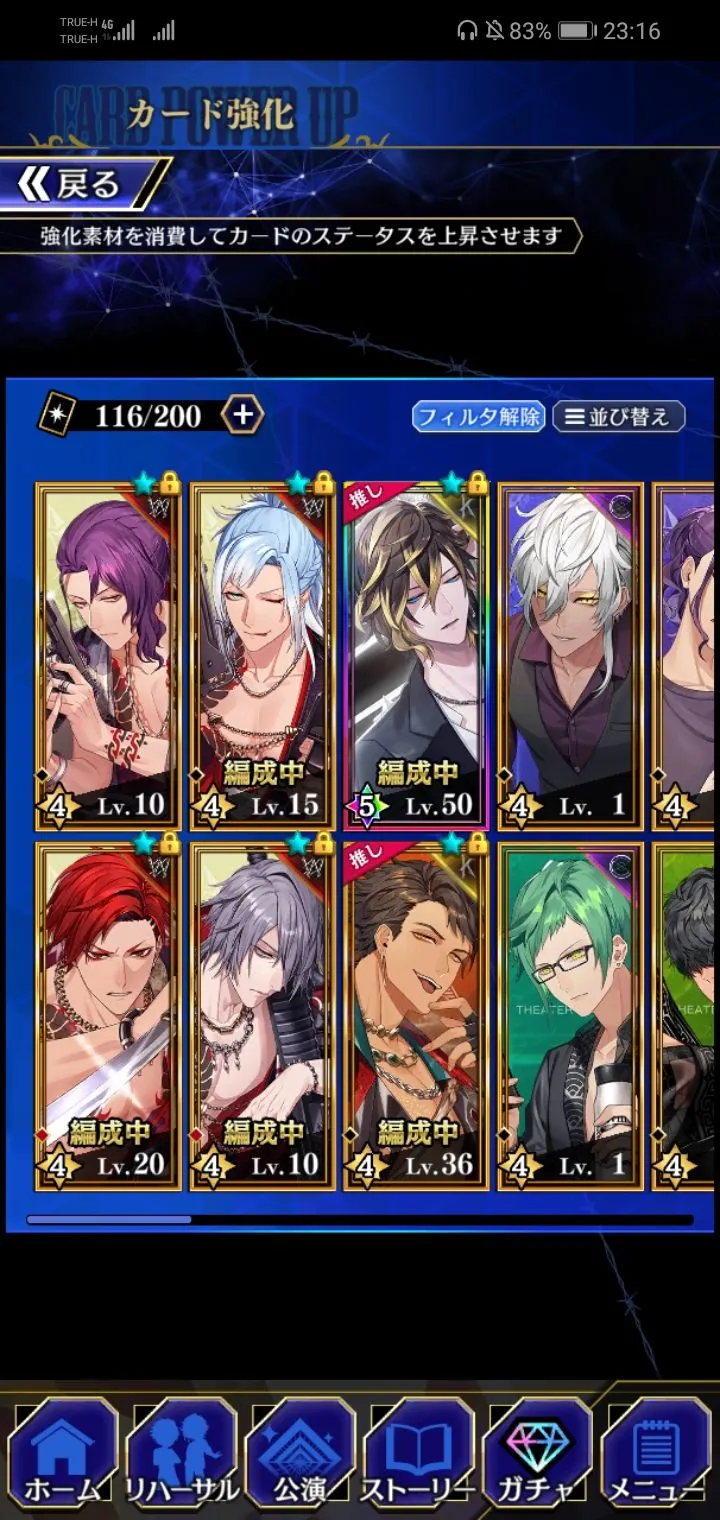Pick the green-haired Lv.1 card with glasses
This screenshot has height=1520, width=720.
pyautogui.click(x=571, y=1015)
